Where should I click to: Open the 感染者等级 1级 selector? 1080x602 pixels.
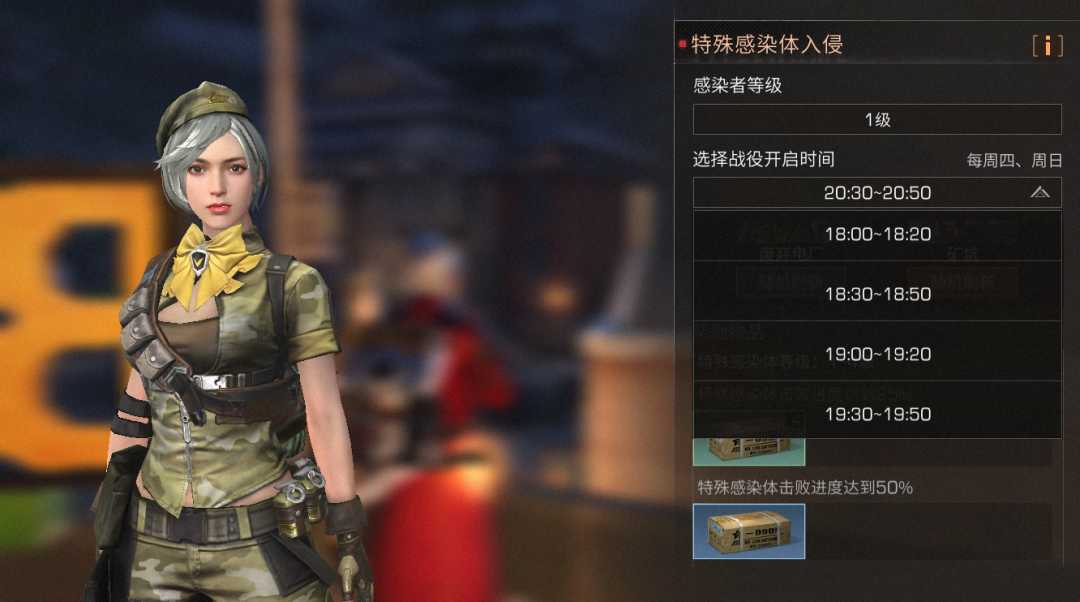[x=877, y=120]
